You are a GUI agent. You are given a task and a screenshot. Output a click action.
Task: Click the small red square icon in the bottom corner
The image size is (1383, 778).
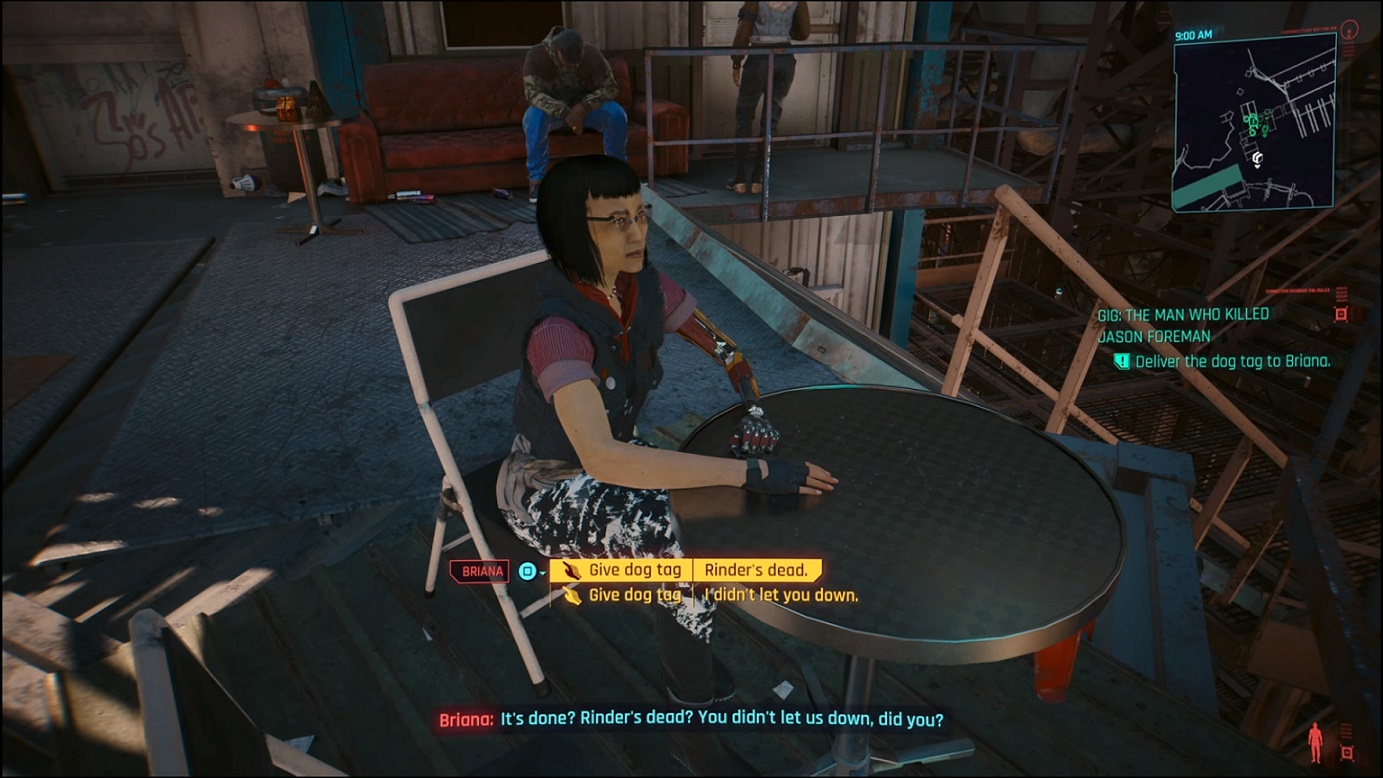pos(1347,752)
